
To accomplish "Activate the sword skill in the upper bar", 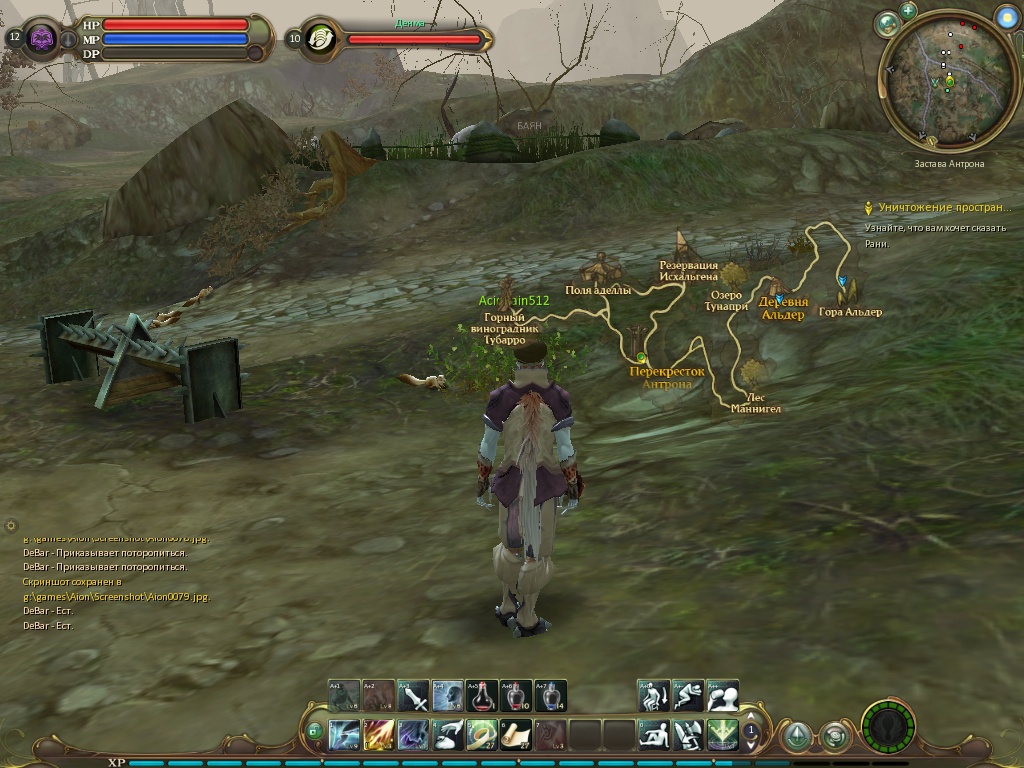I will coord(413,695).
